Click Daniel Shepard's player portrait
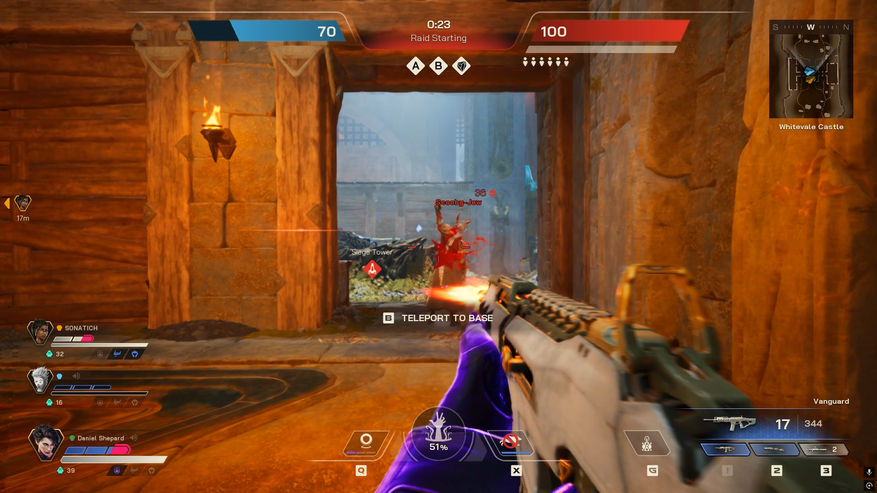 tap(46, 441)
